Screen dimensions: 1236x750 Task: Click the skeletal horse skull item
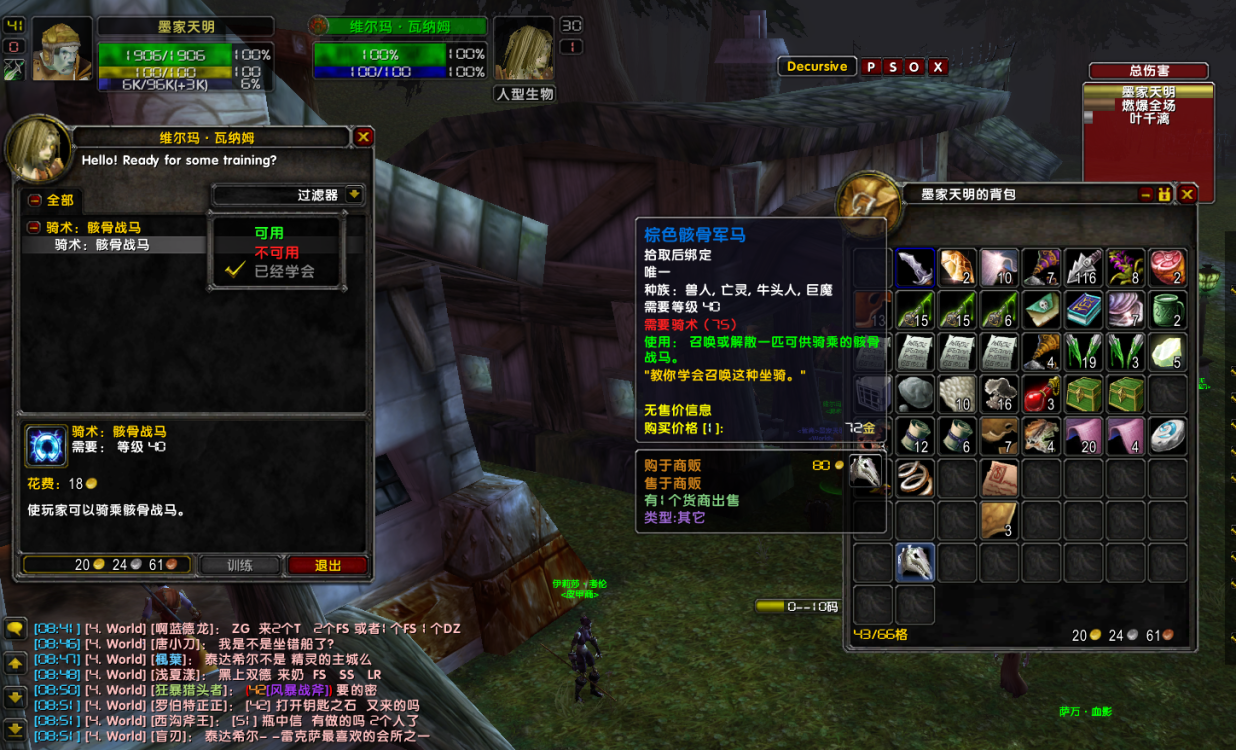[x=915, y=562]
